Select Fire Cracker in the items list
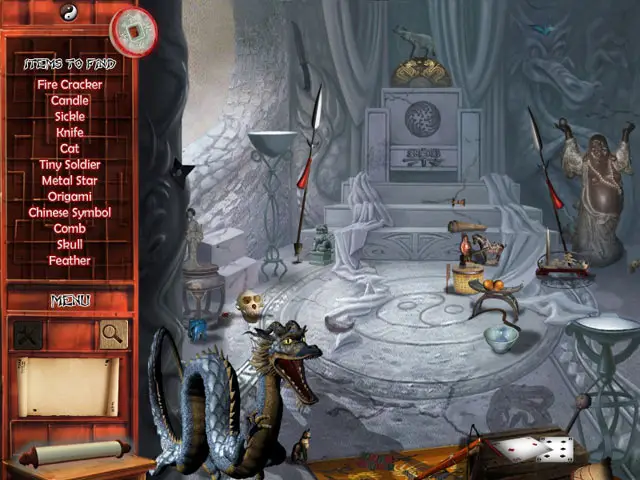 point(70,85)
